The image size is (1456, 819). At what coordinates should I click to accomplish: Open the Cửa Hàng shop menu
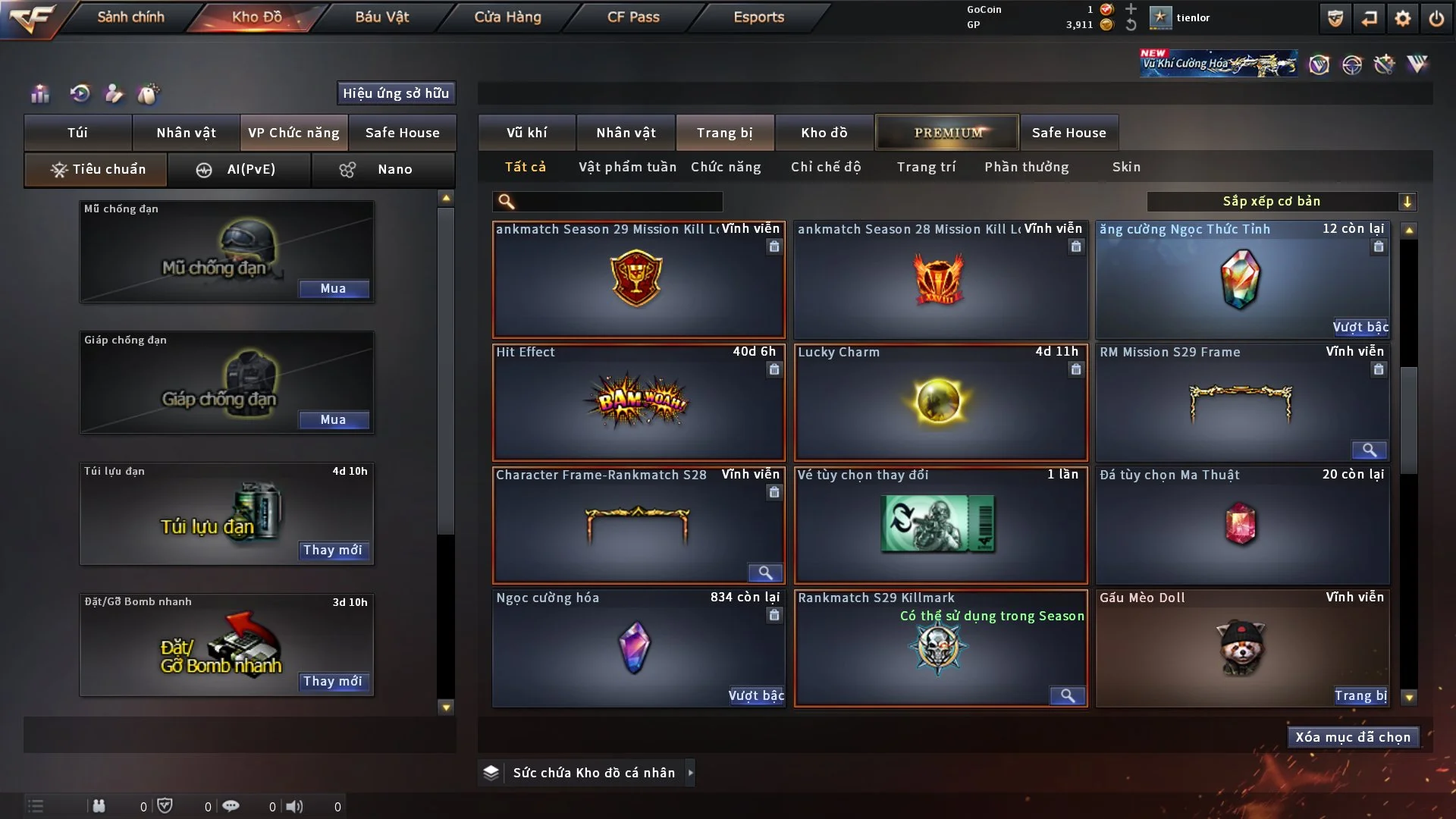click(507, 17)
